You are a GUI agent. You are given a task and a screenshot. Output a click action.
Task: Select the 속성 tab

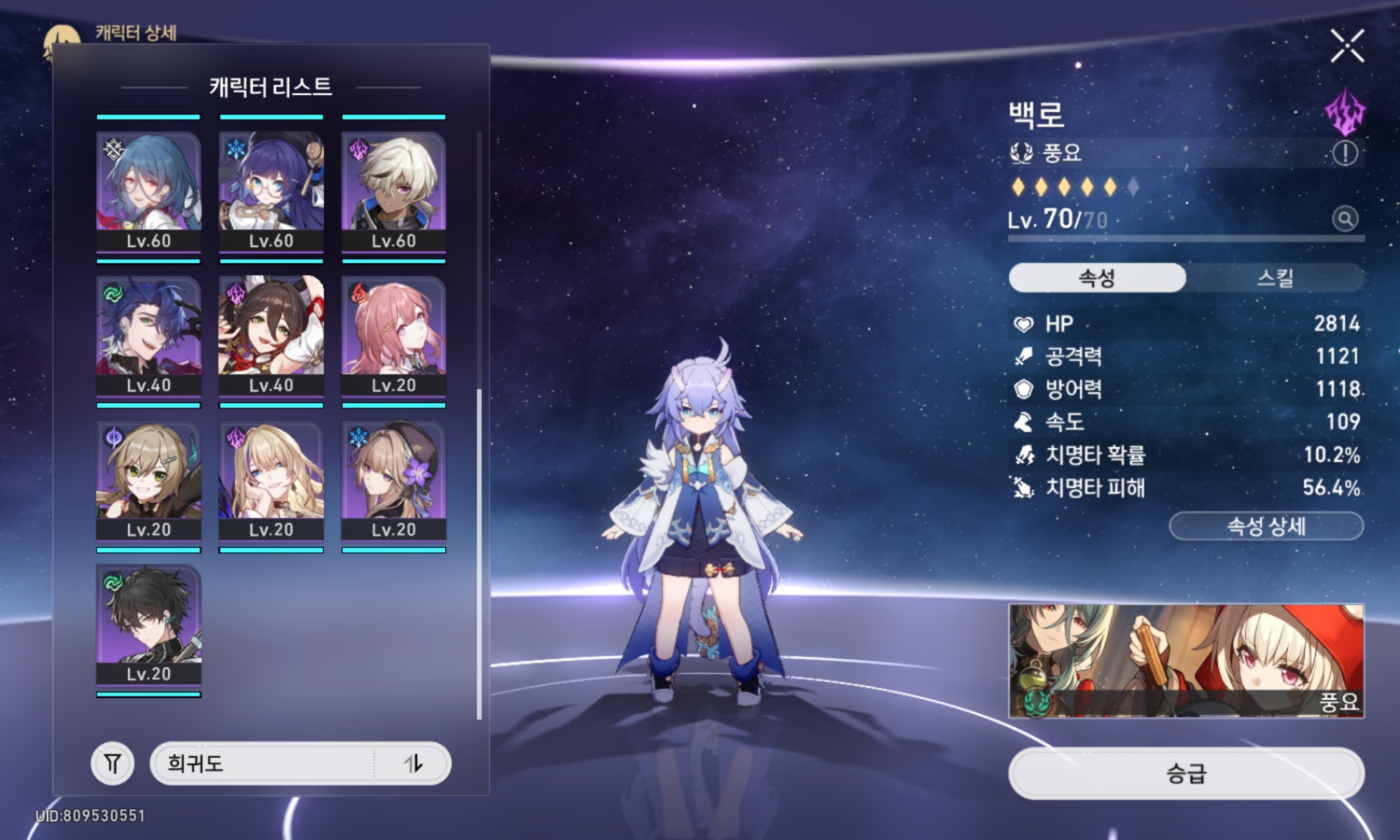click(1097, 278)
